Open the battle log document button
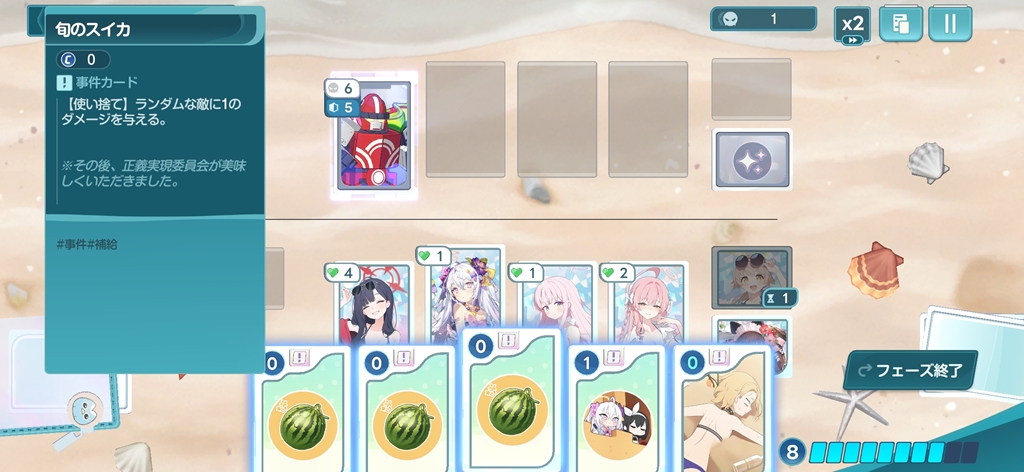The image size is (1024, 472). (x=900, y=25)
